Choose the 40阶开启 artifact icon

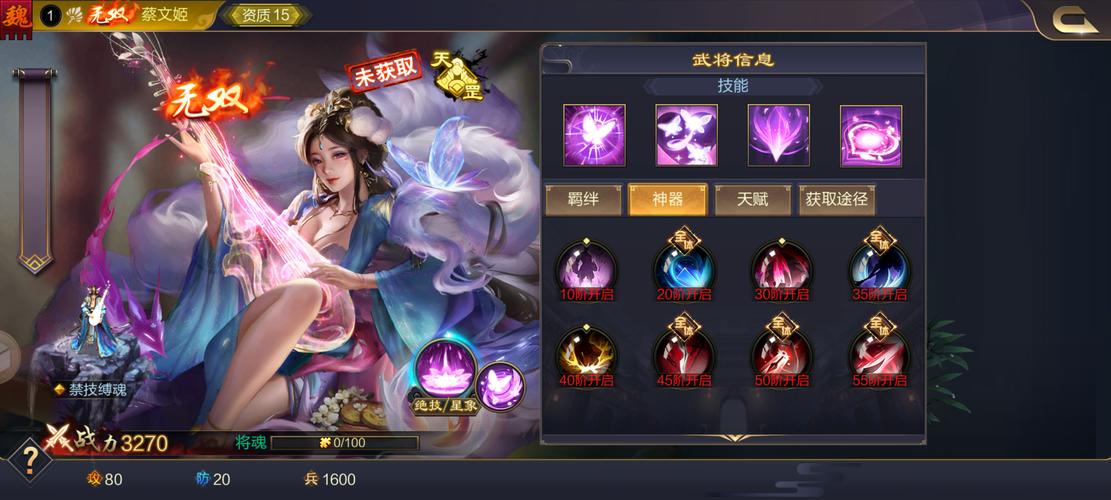tap(586, 354)
